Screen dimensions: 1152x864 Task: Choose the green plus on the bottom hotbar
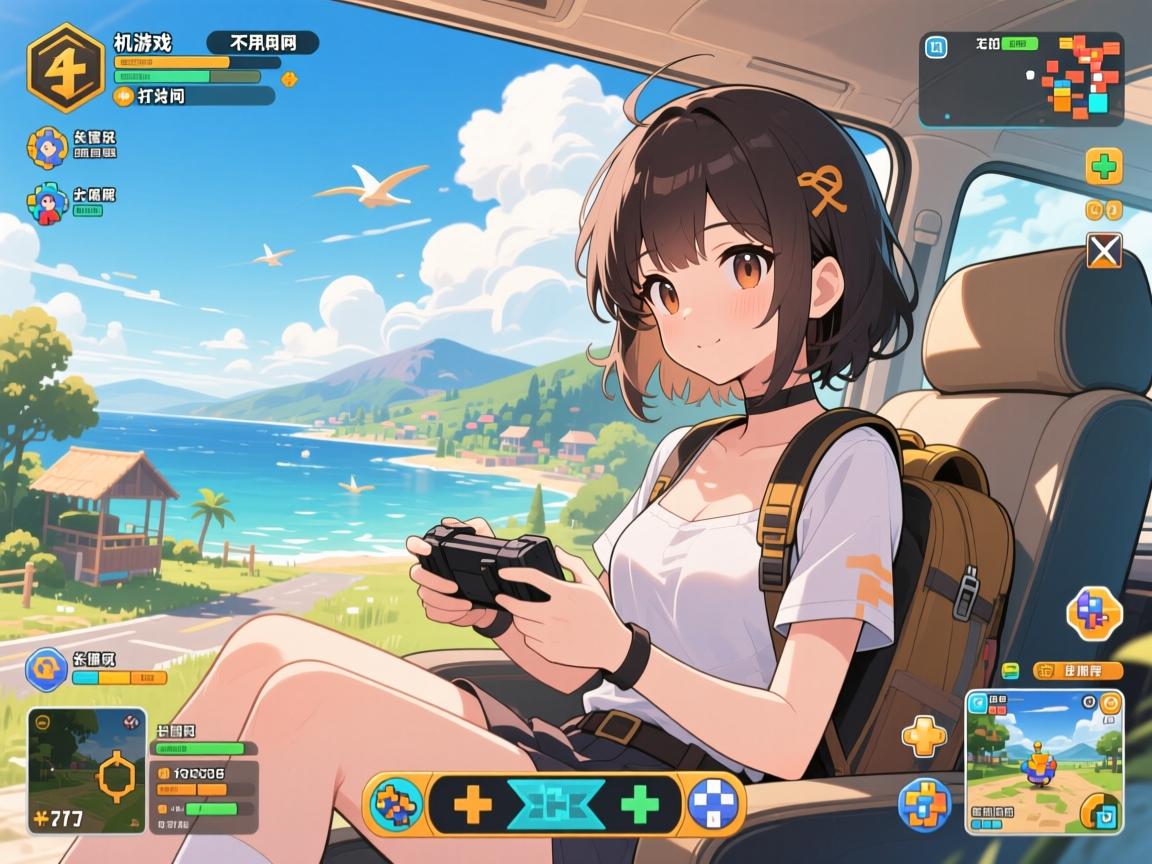[x=641, y=804]
